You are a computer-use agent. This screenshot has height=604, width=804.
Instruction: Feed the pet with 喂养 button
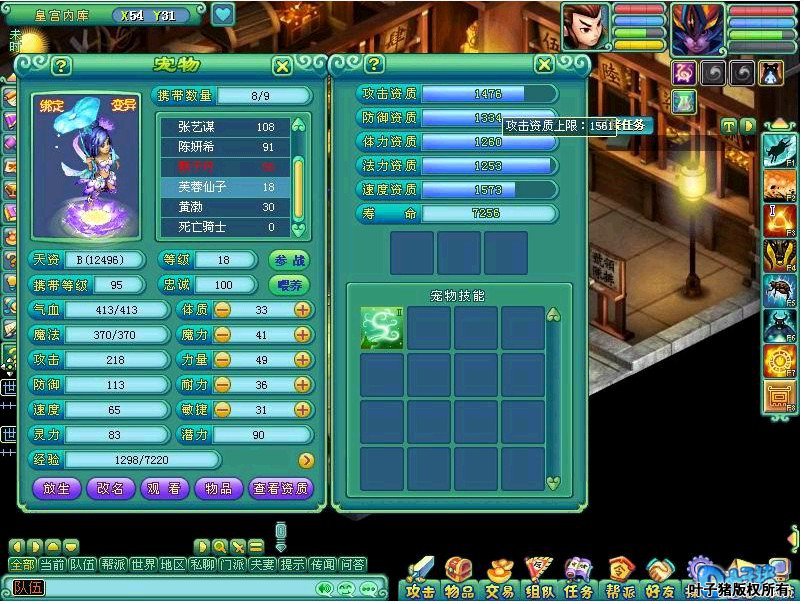pyautogui.click(x=289, y=285)
